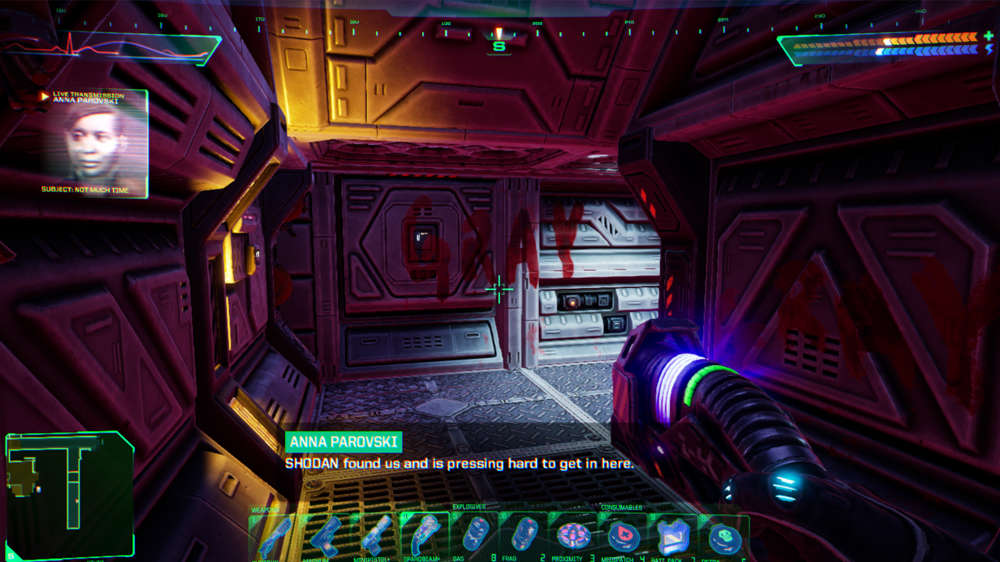Select the Gas grenade slot
The height and width of the screenshot is (562, 1000).
coord(476,536)
